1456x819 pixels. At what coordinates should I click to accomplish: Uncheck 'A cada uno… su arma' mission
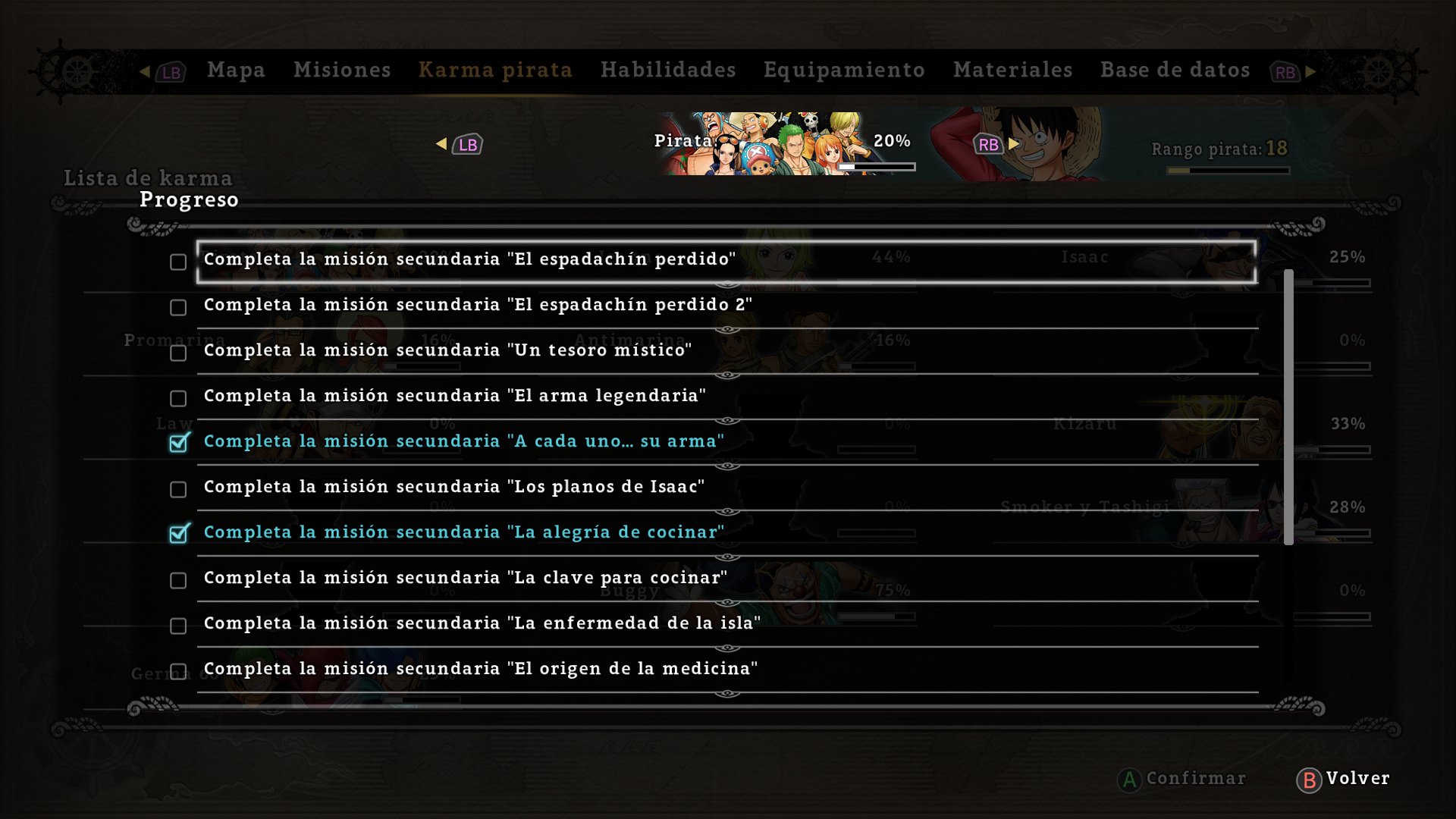tap(178, 444)
